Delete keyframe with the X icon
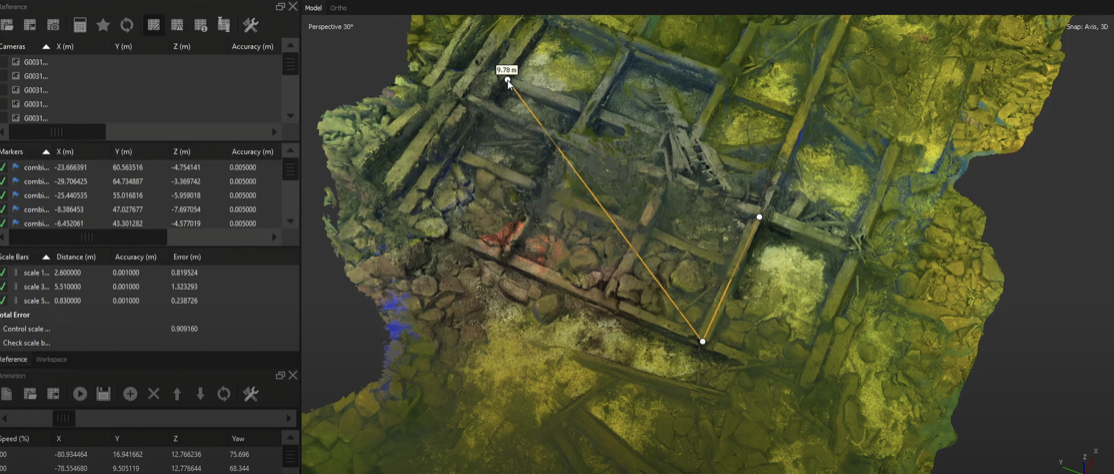The height and width of the screenshot is (474, 1114). pyautogui.click(x=153, y=394)
